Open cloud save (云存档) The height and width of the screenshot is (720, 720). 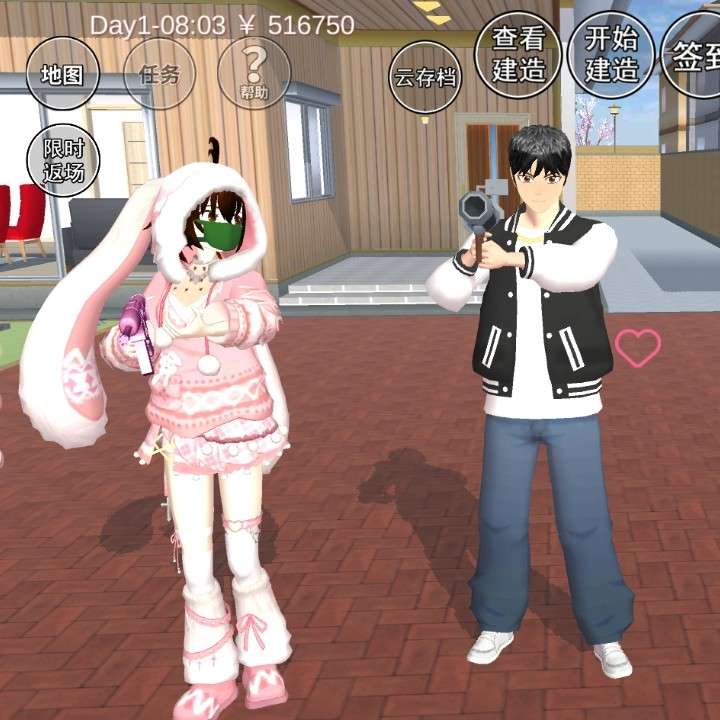424,76
